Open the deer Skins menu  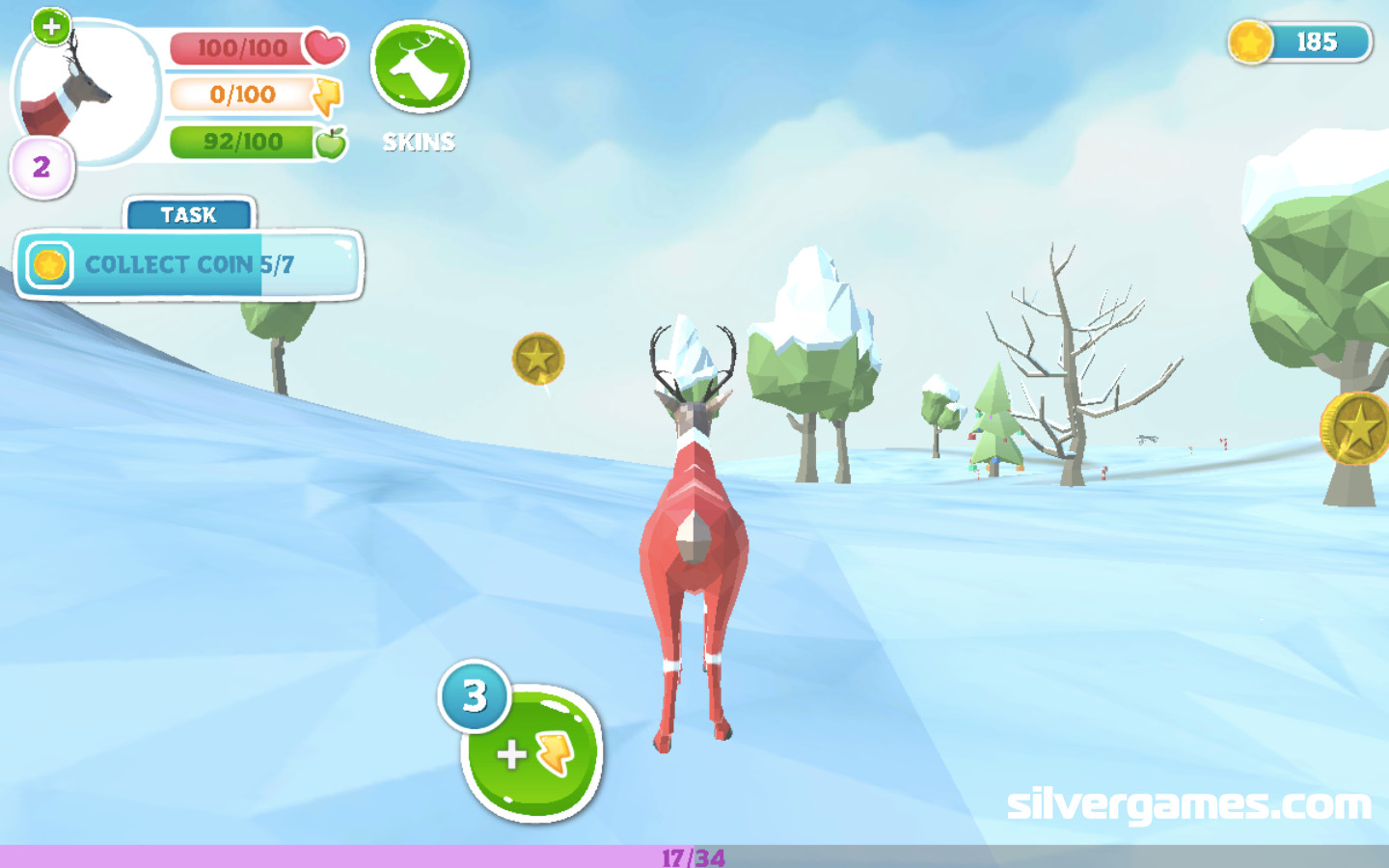click(x=420, y=68)
